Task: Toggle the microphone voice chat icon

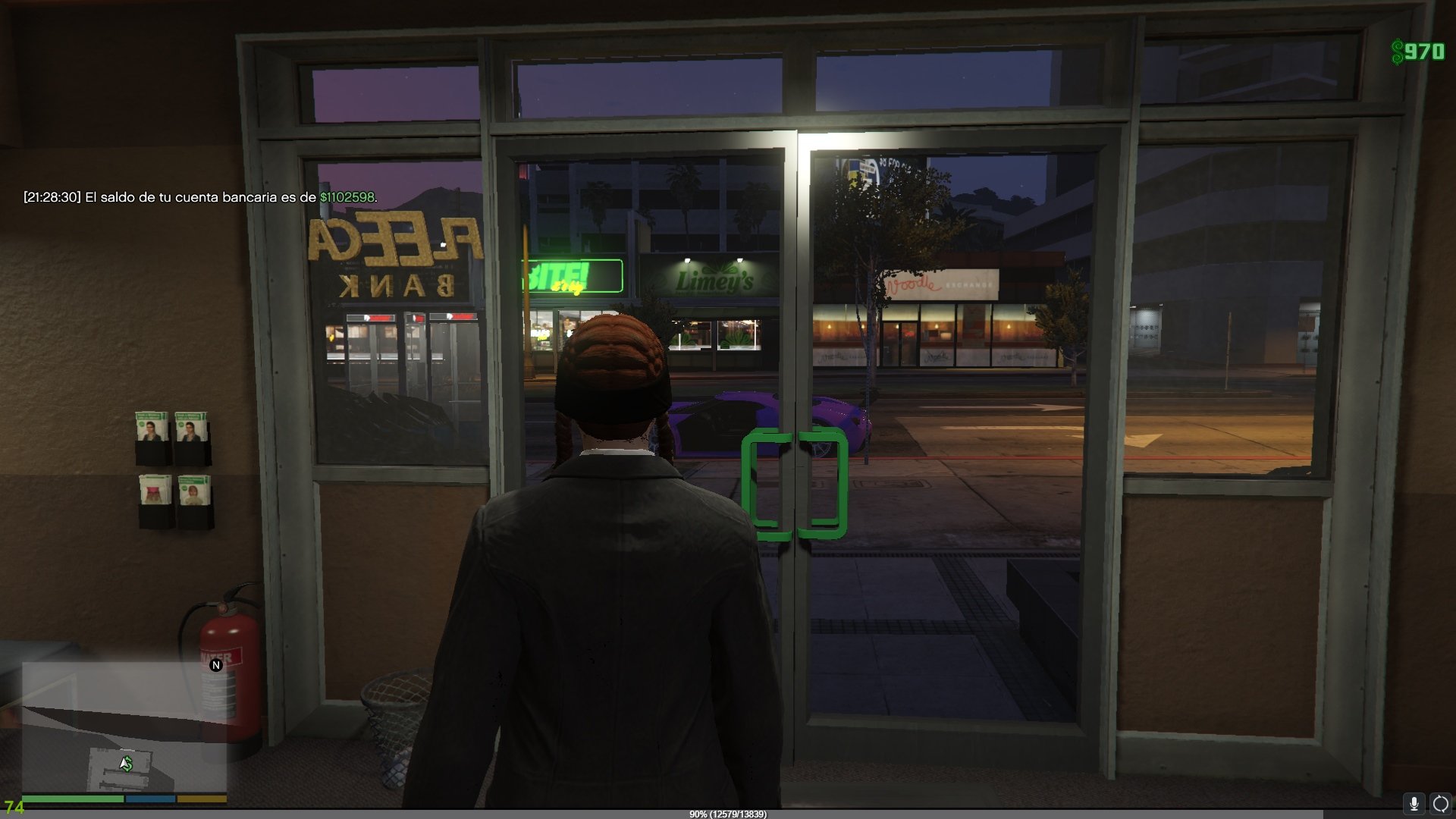Action: click(x=1414, y=803)
